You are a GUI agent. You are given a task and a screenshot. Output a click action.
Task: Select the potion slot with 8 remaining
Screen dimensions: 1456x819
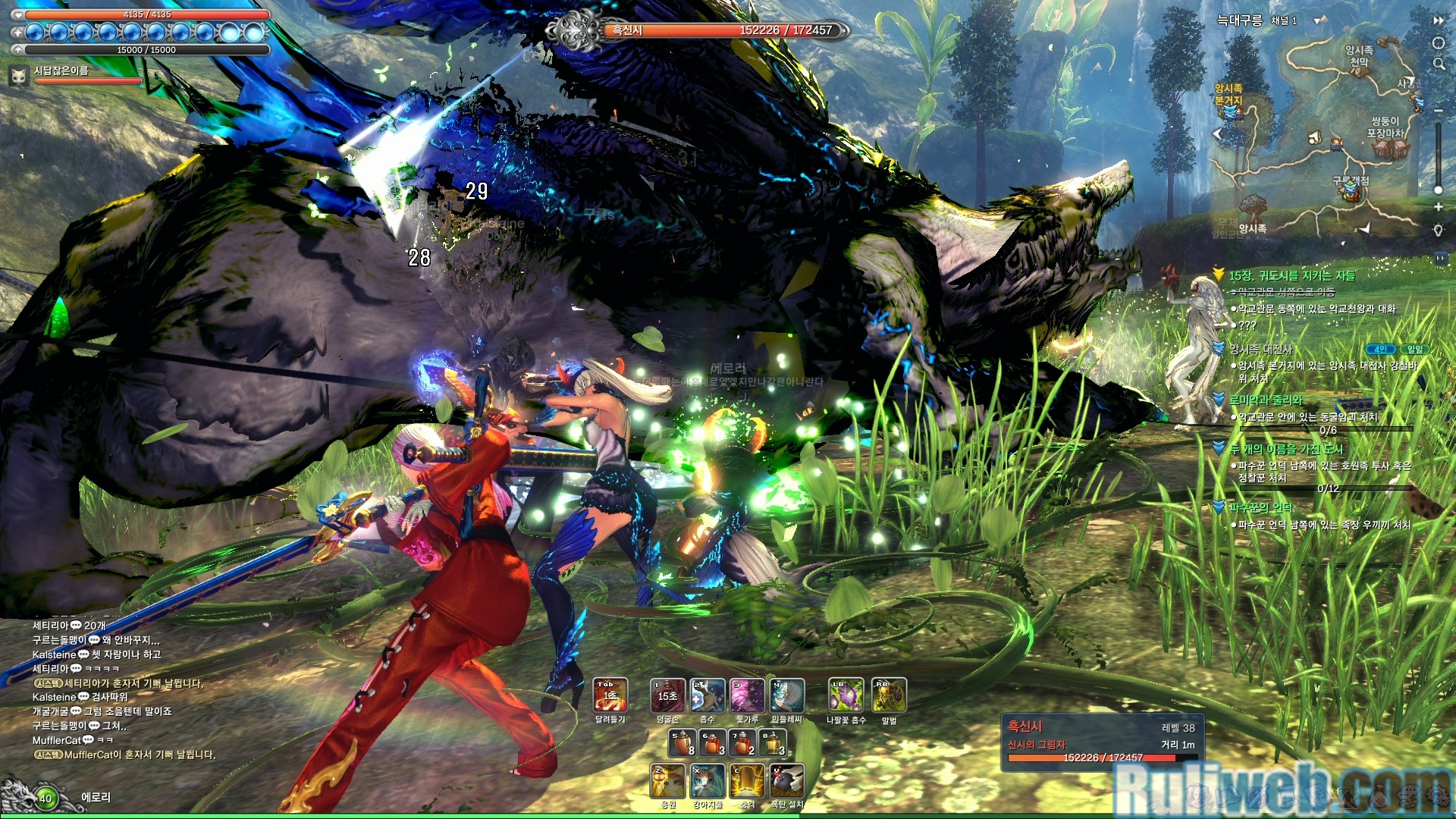[682, 743]
